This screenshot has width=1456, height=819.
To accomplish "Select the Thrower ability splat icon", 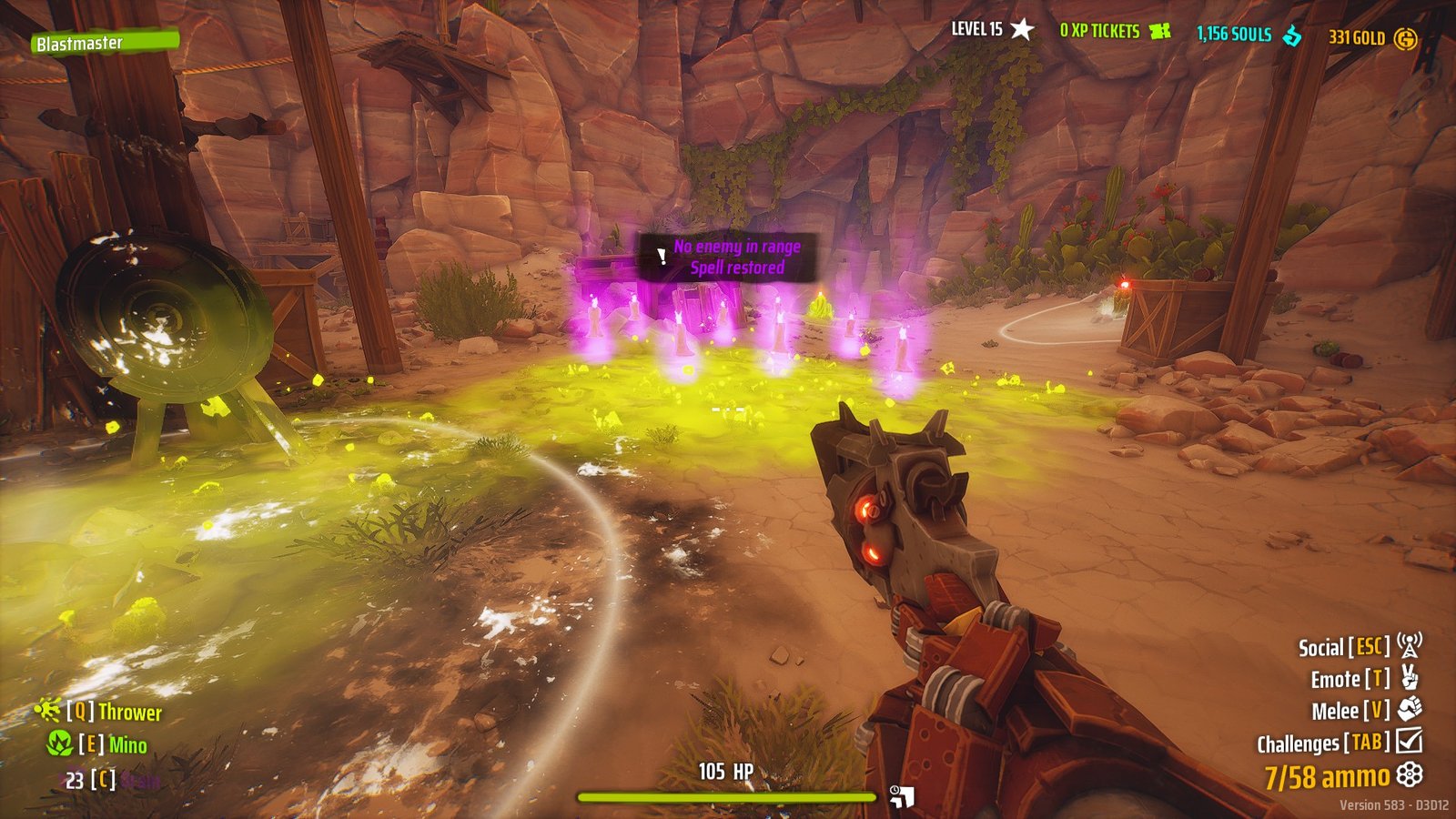I will point(47,710).
